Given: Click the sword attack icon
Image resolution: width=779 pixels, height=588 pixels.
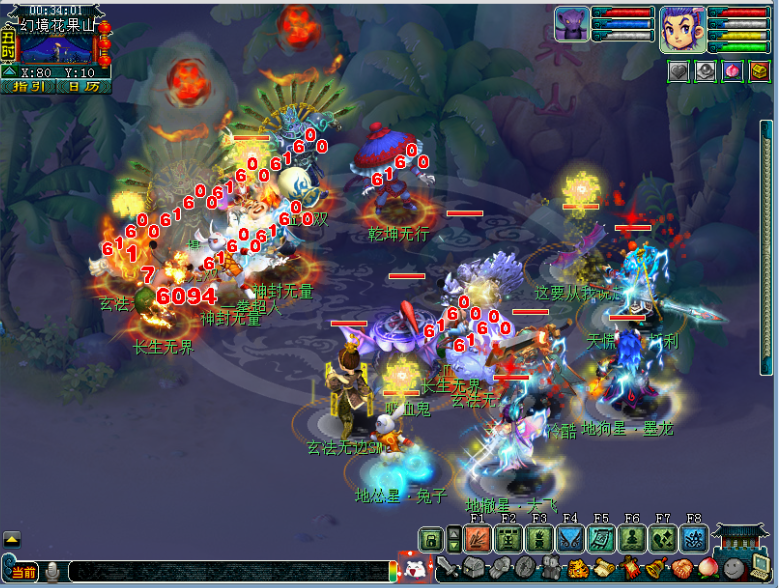Looking at the screenshot, I should tap(447, 568).
